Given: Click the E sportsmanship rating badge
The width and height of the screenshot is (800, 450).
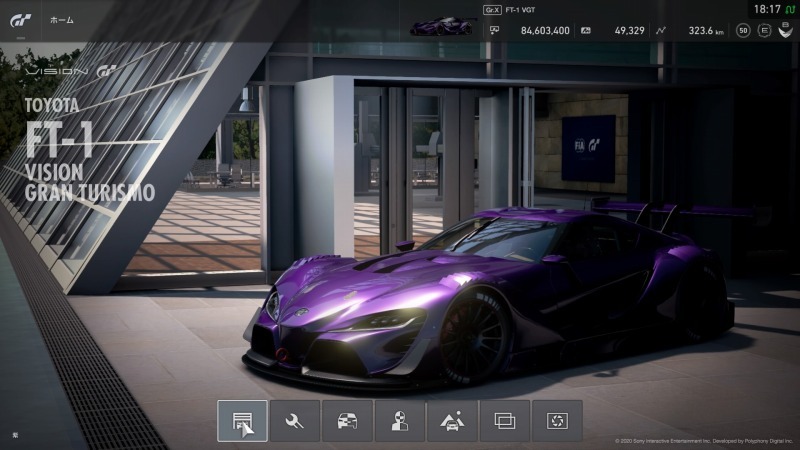Looking at the screenshot, I should 764,31.
